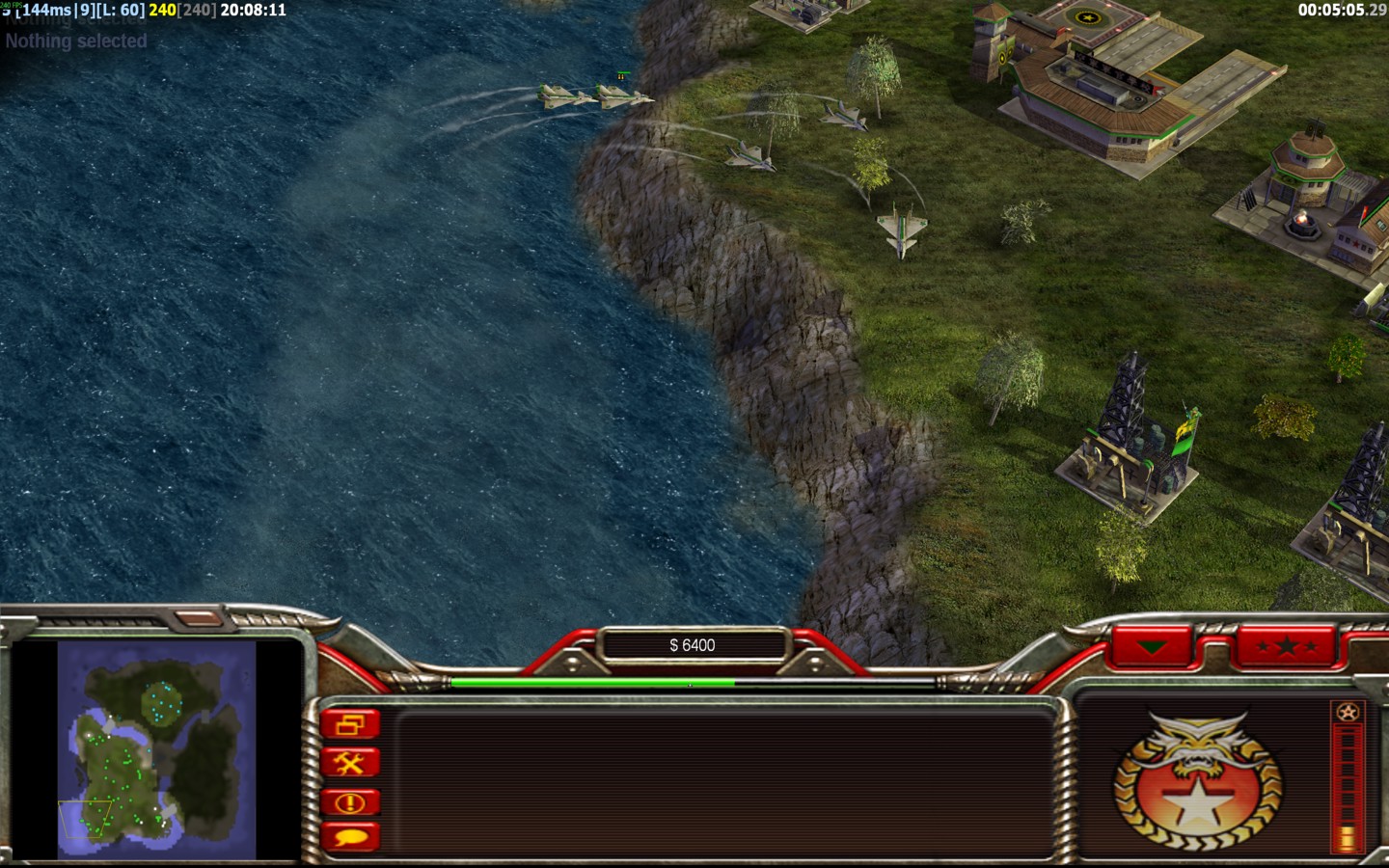Select the exclamation mark button
The image size is (1389, 868).
click(350, 802)
